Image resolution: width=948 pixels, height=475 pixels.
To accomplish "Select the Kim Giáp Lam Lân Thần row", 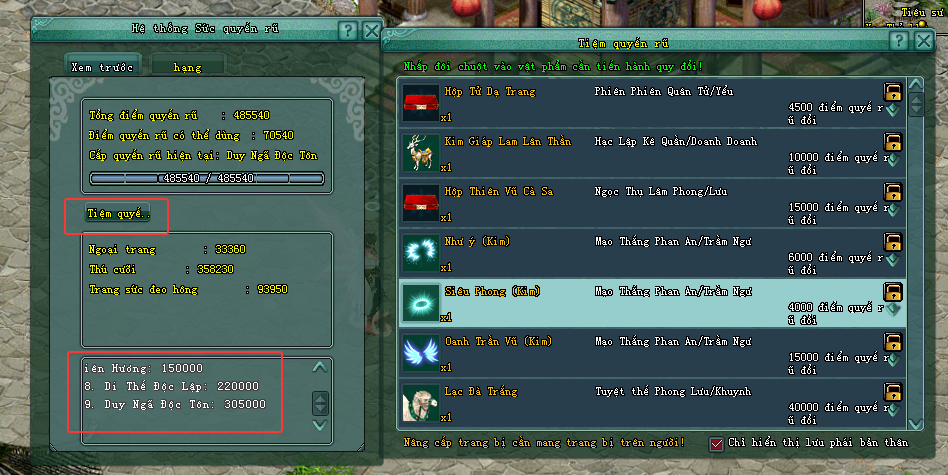I will click(x=640, y=152).
